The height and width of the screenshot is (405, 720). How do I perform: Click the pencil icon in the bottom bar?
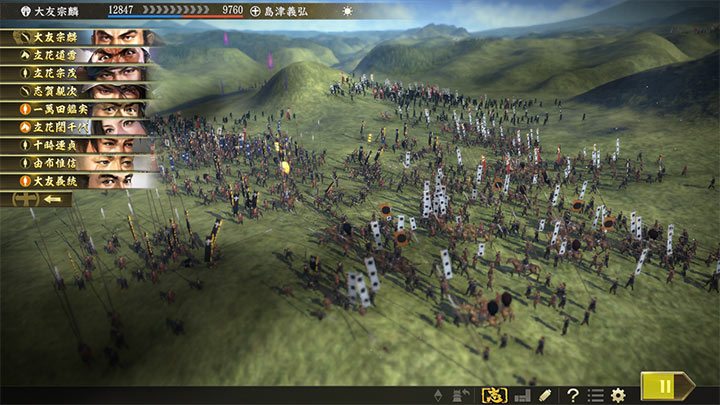tap(545, 395)
